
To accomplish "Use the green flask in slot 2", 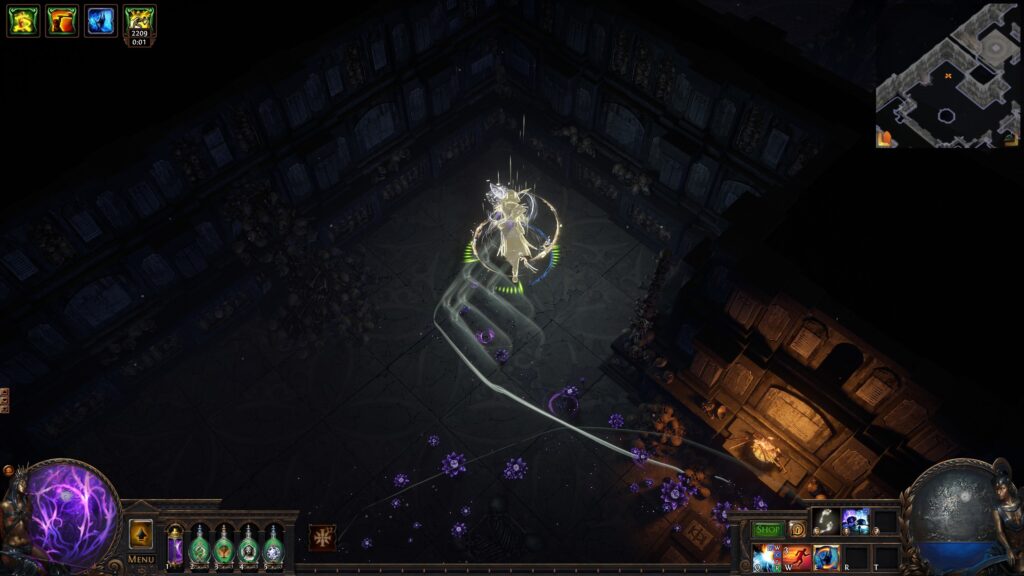I will tap(199, 547).
